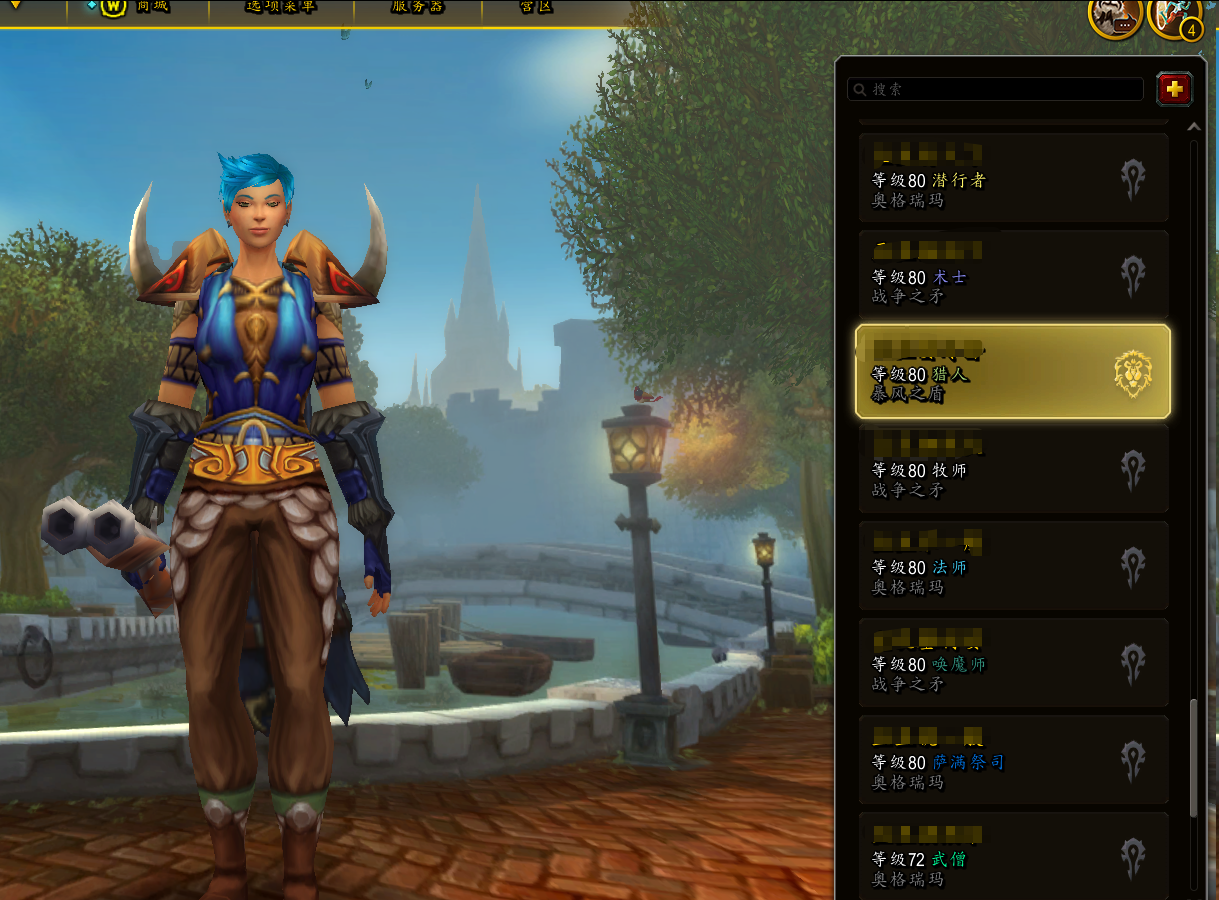
Task: Pick the level 80 萨满祭司 shaman character
Action: (x=1013, y=759)
